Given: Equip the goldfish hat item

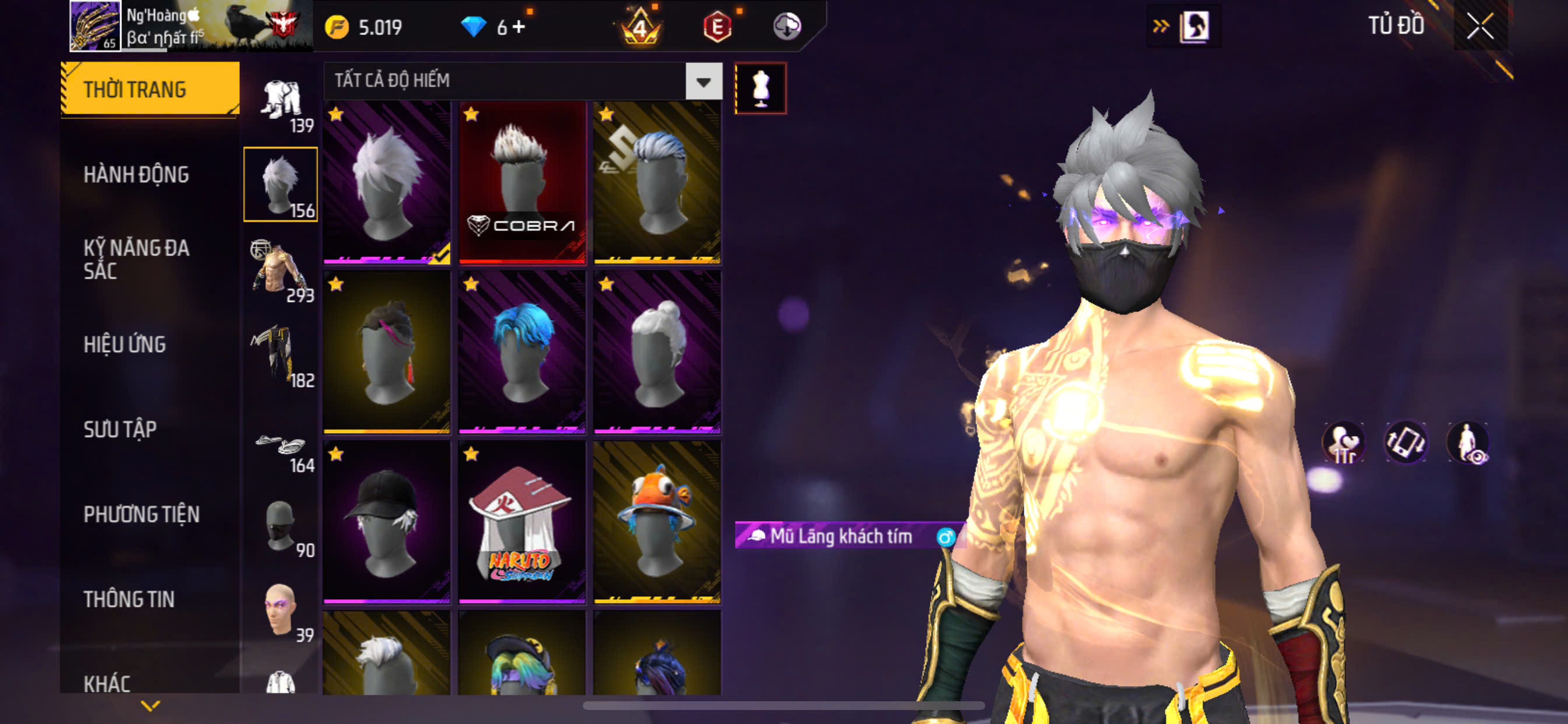Looking at the screenshot, I should (x=657, y=523).
